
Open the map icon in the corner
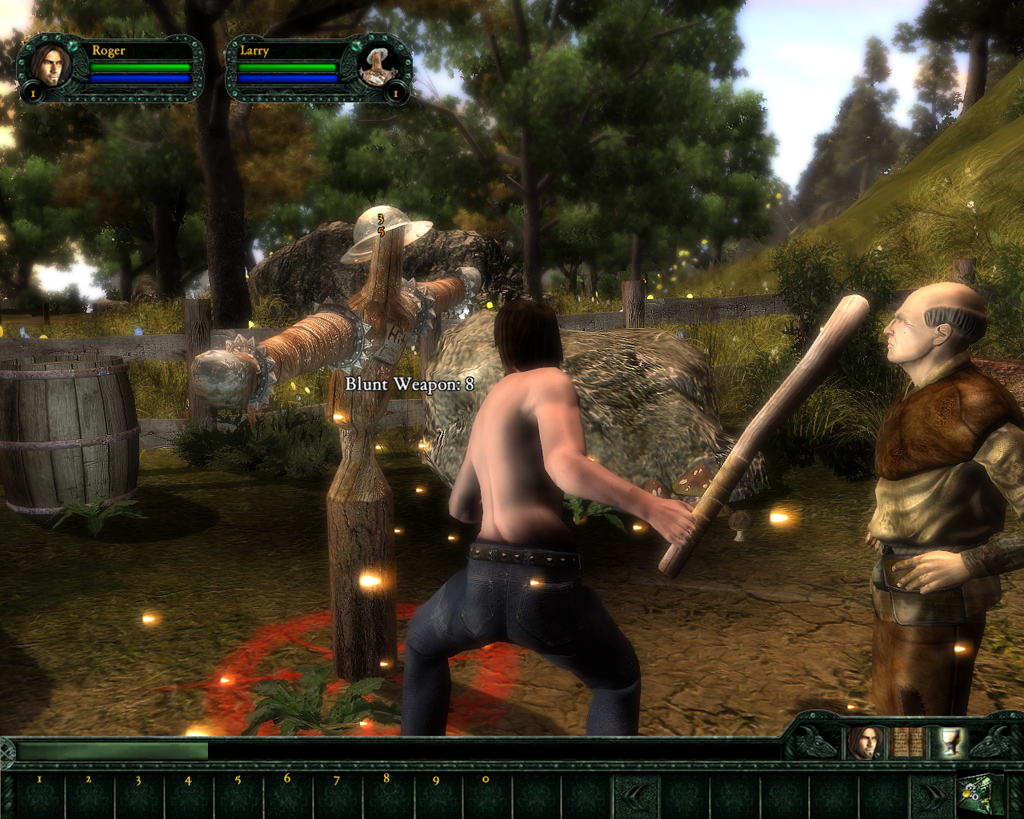980,794
